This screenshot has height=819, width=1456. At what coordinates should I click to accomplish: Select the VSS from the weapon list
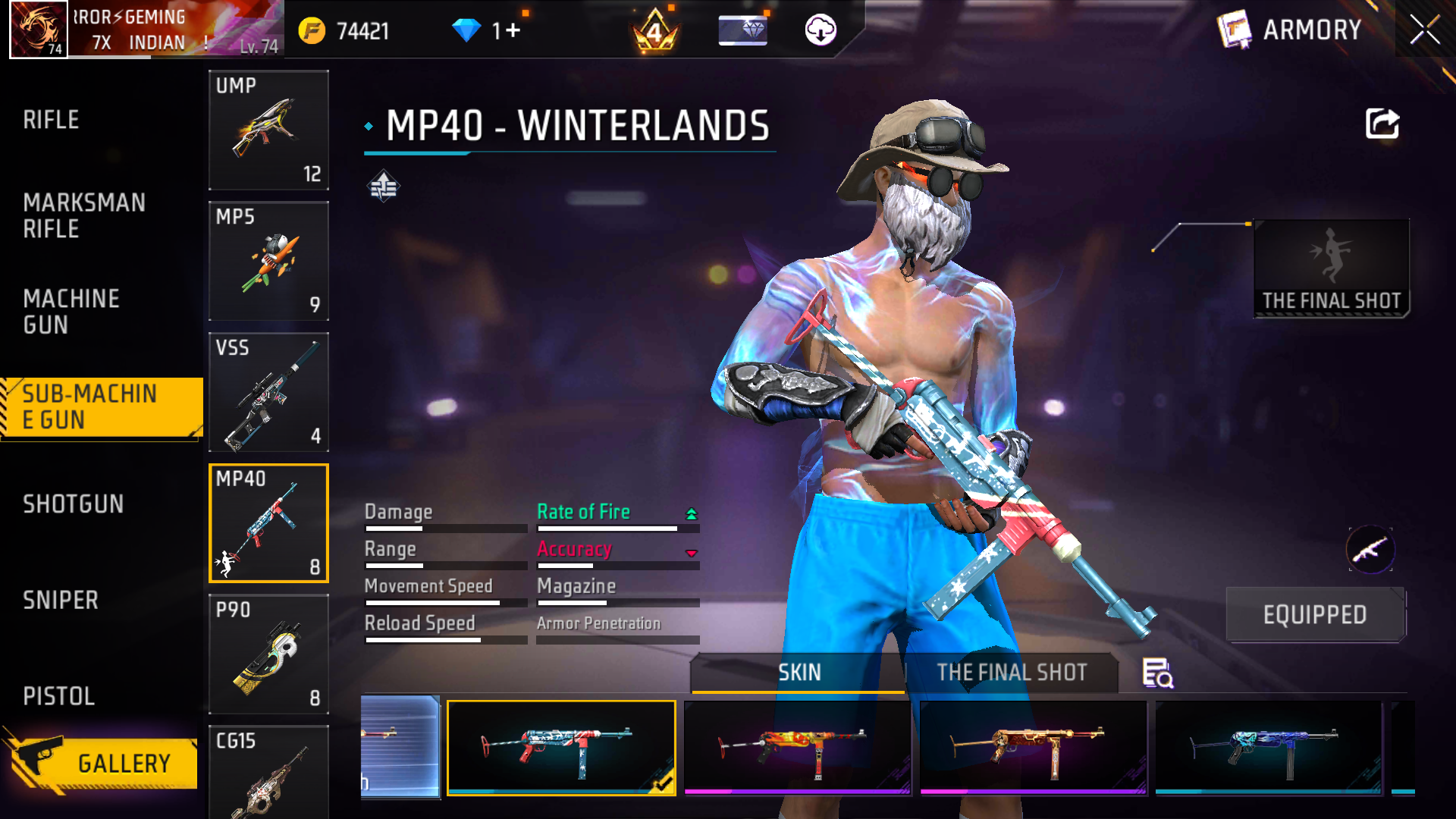268,392
